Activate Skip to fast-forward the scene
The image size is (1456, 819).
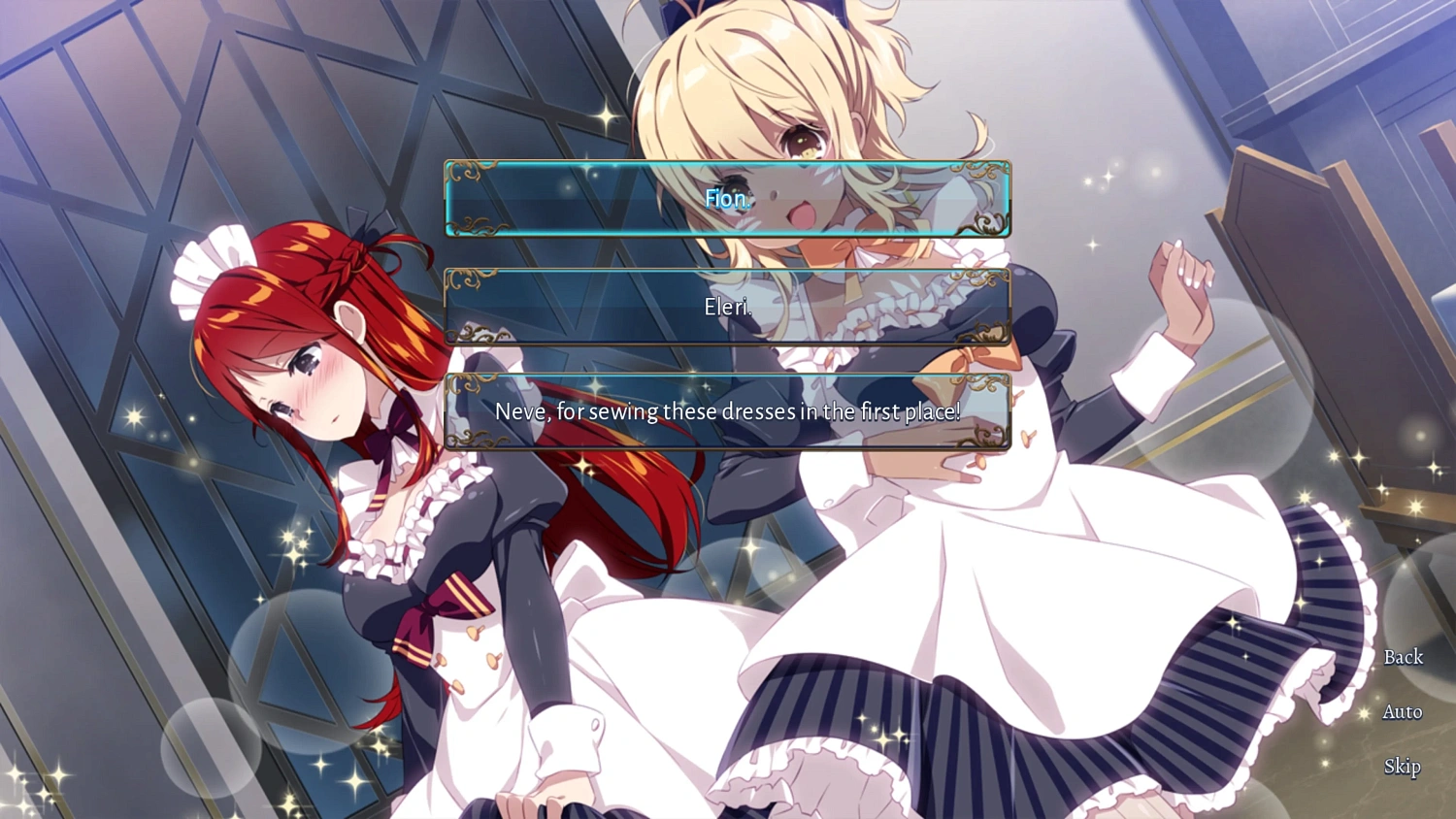[1402, 767]
